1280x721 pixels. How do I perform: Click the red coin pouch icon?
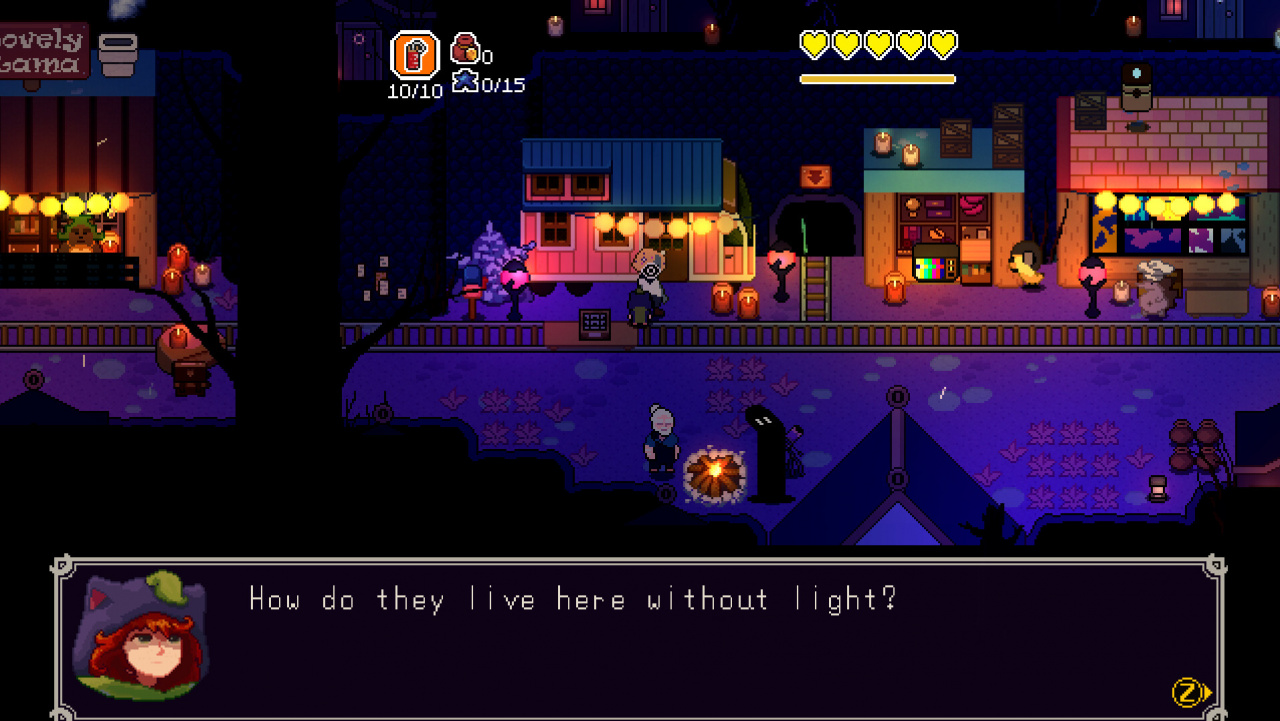click(x=464, y=48)
